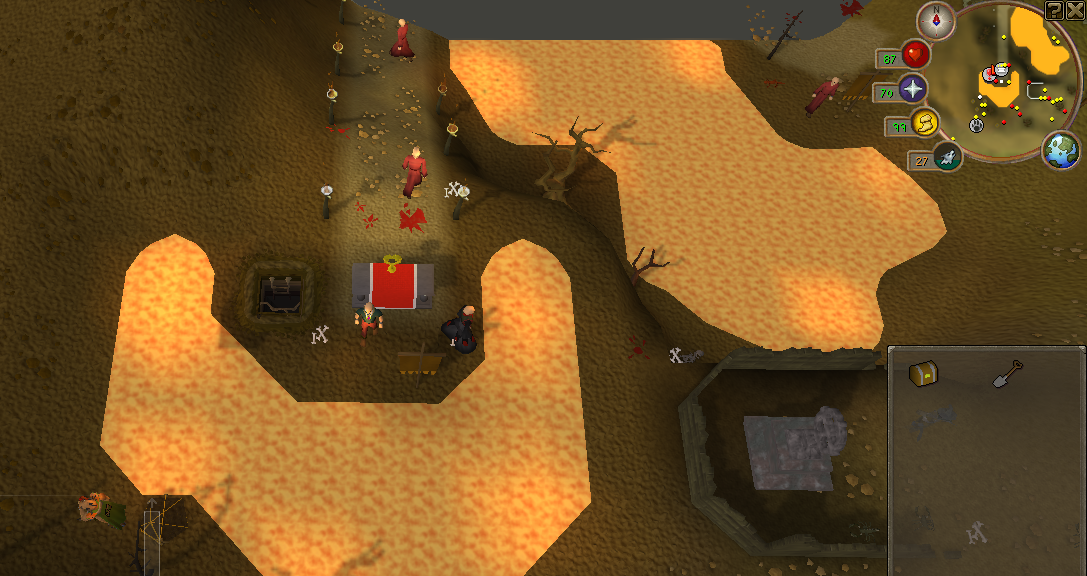This screenshot has height=576, width=1087.
Task: Click the compass to face north
Action: pyautogui.click(x=937, y=19)
